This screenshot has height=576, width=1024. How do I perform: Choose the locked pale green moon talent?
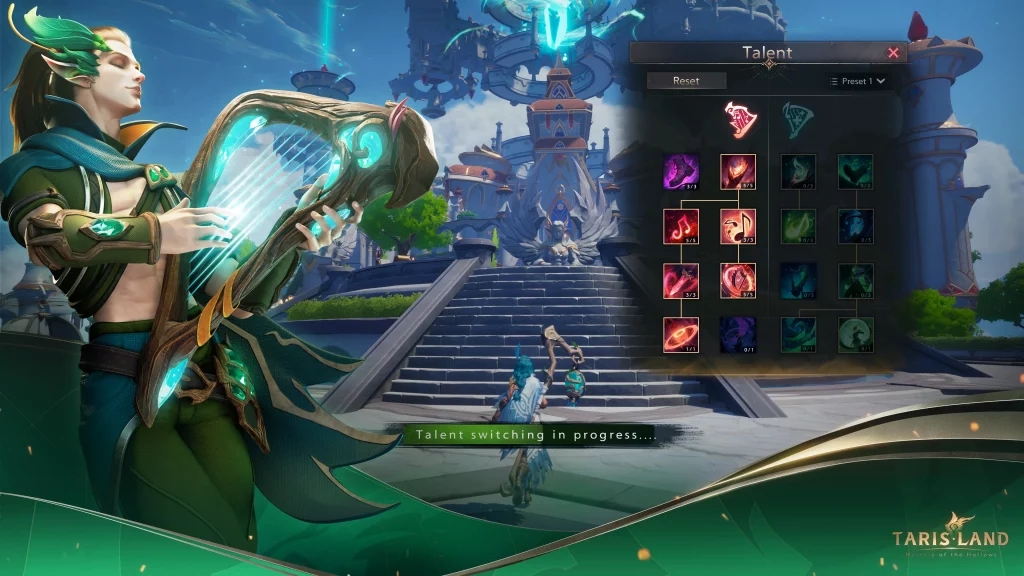pyautogui.click(x=855, y=335)
